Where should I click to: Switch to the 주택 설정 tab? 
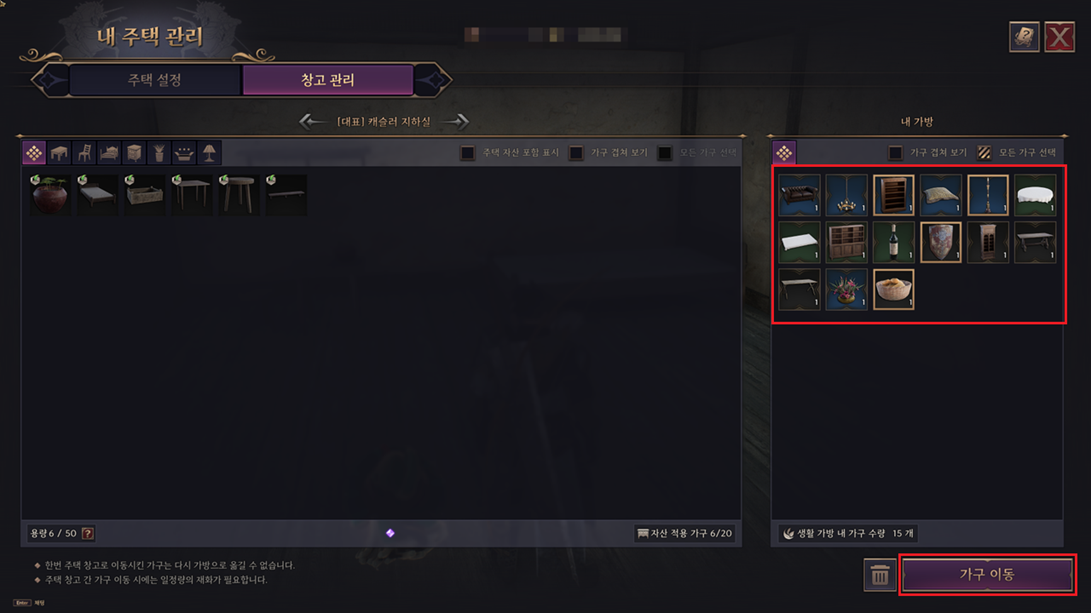[x=155, y=80]
